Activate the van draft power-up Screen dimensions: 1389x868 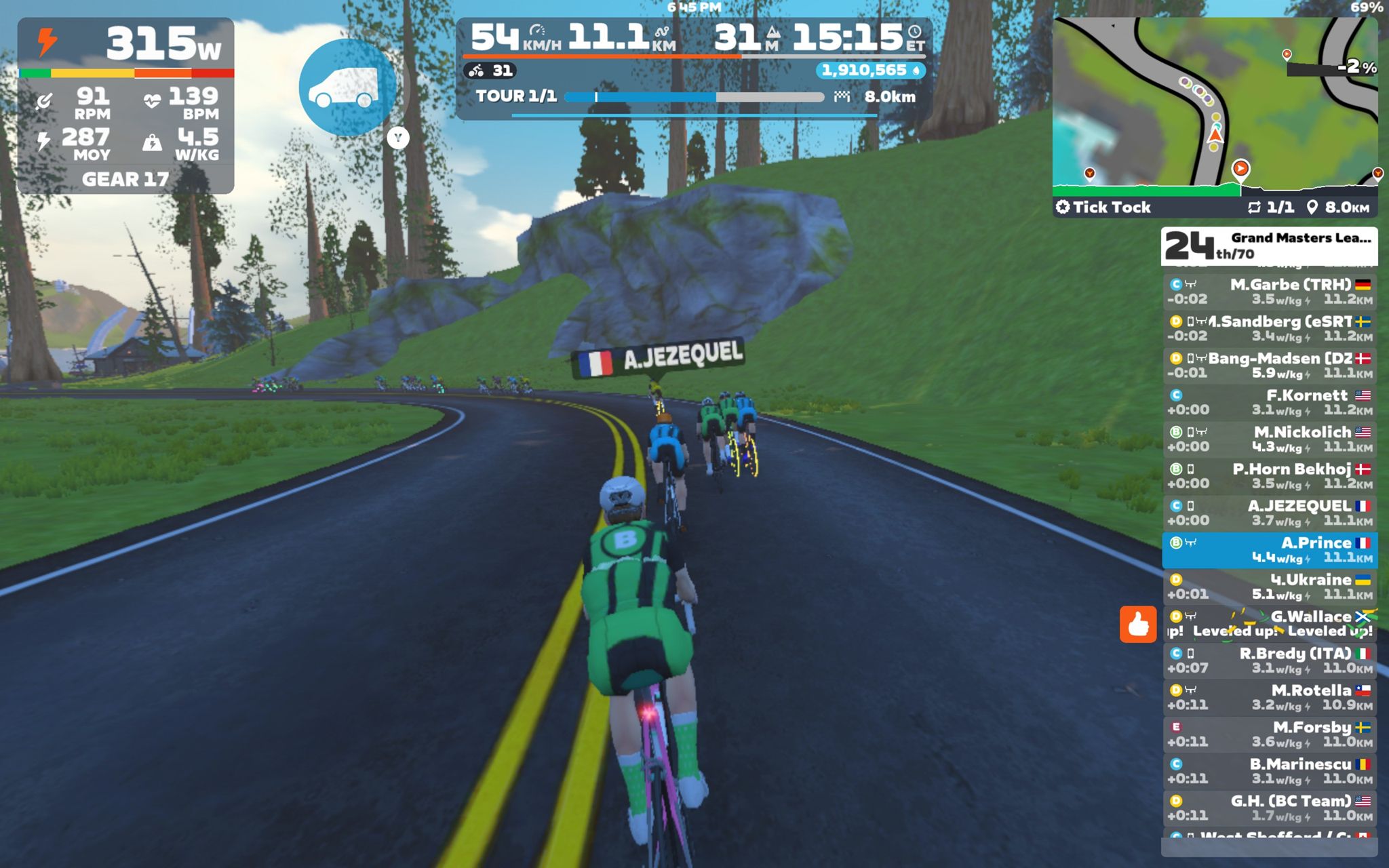[x=347, y=87]
